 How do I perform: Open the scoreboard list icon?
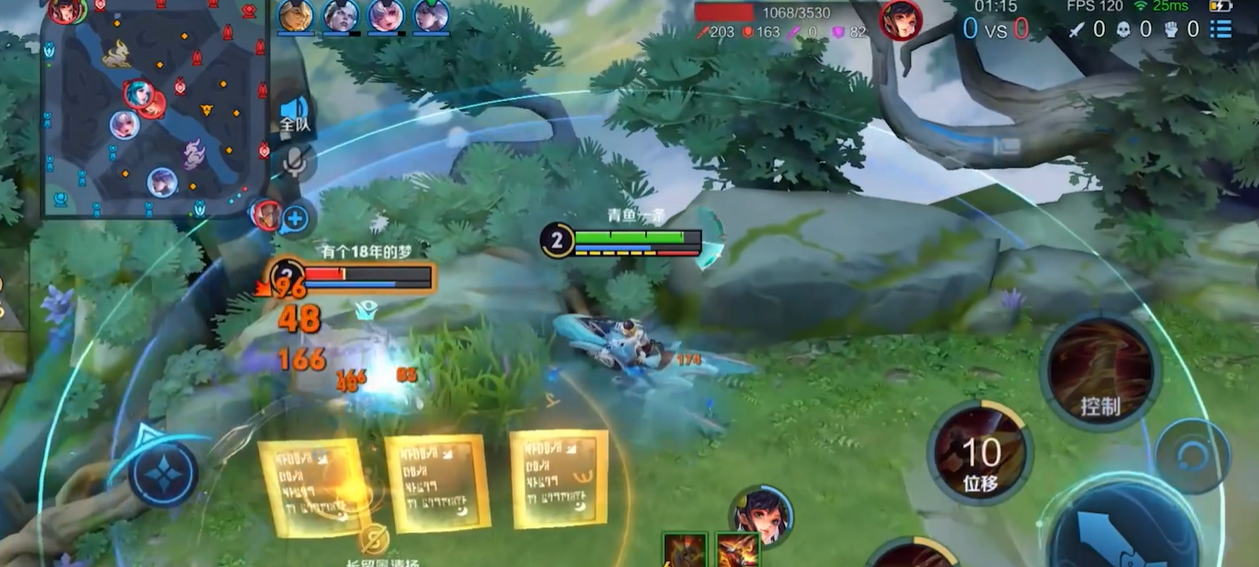click(1221, 29)
